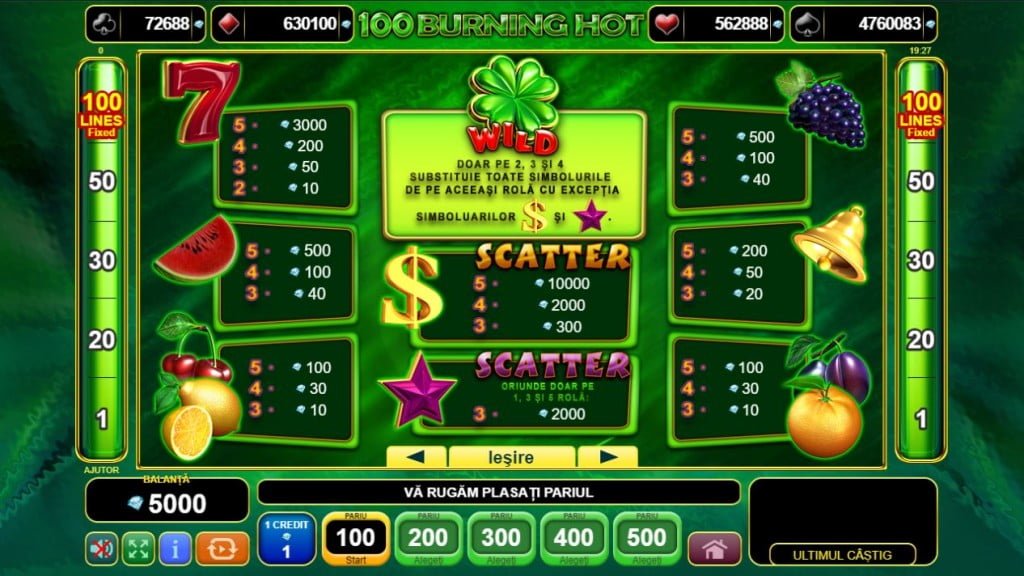This screenshot has height=576, width=1024.
Task: Toggle the muted sound icon
Action: 100,548
